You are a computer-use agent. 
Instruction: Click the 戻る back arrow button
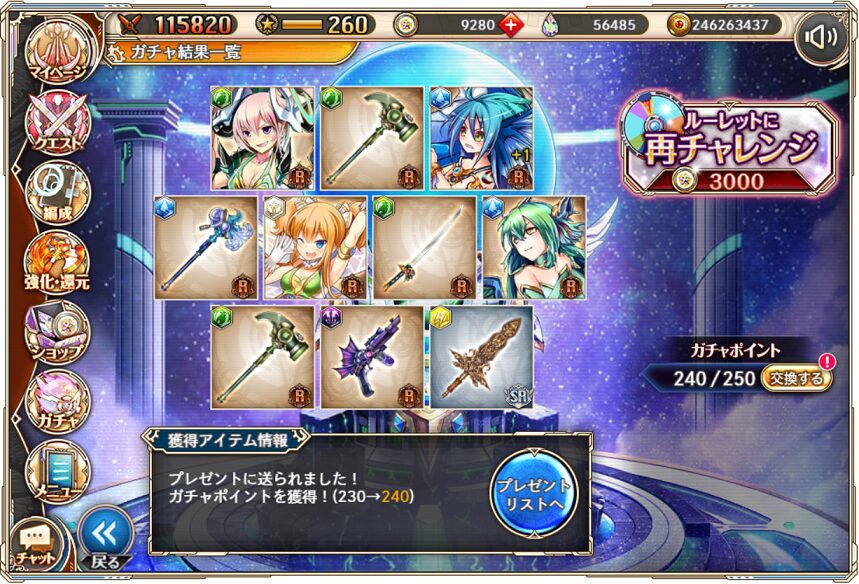click(x=105, y=538)
